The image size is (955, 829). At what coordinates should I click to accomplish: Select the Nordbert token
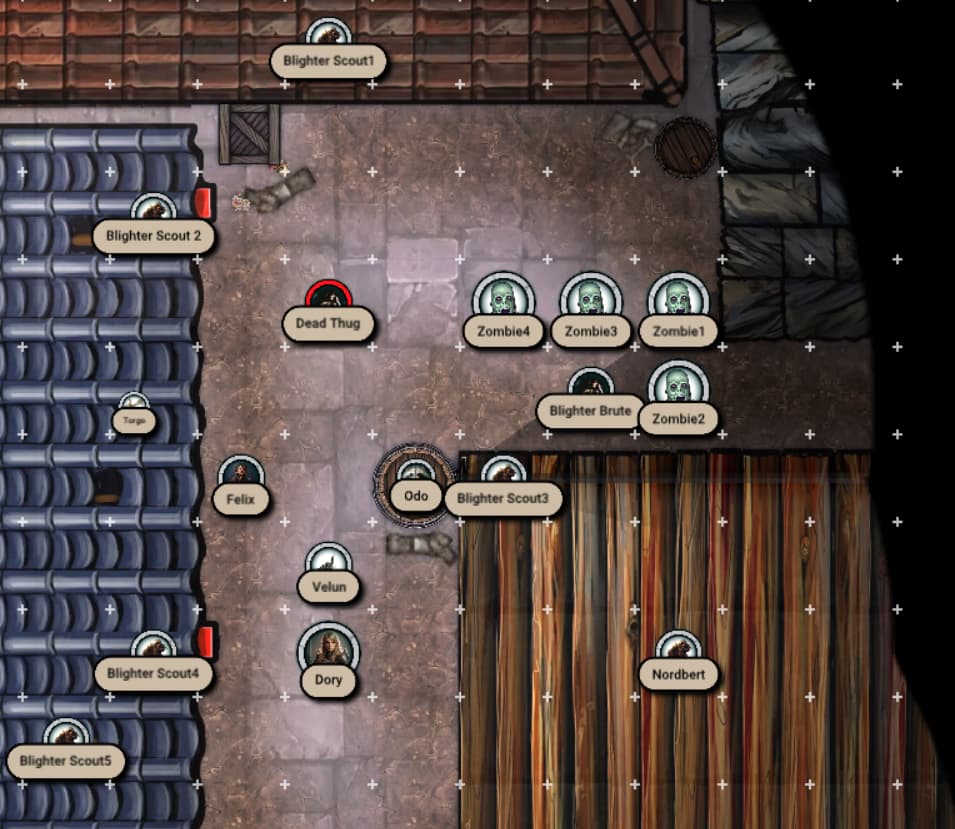[x=678, y=651]
